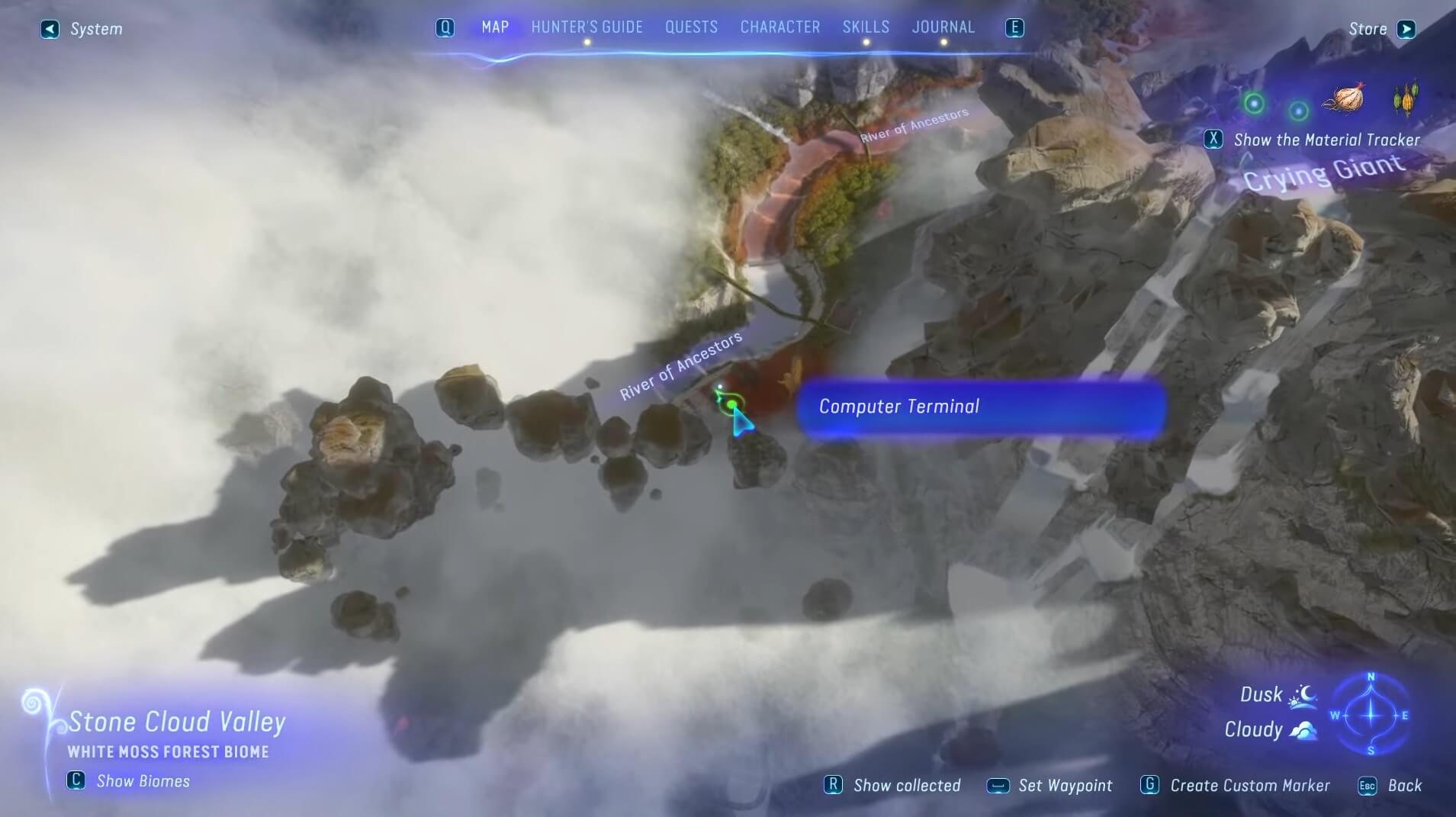Click the onion-like material icon top right
1456x817 pixels.
coord(1346,98)
